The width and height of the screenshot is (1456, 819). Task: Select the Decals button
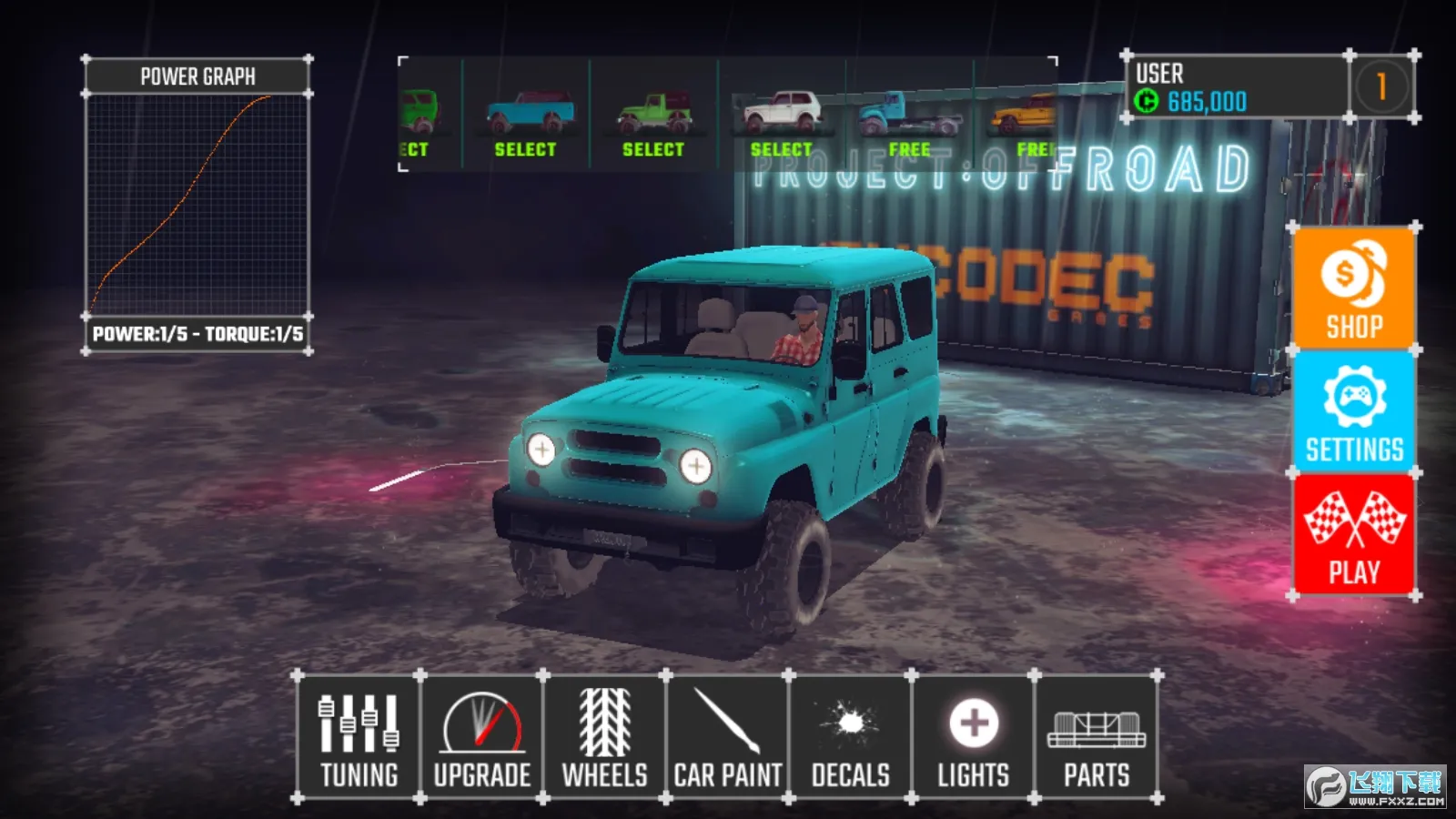pyautogui.click(x=850, y=738)
